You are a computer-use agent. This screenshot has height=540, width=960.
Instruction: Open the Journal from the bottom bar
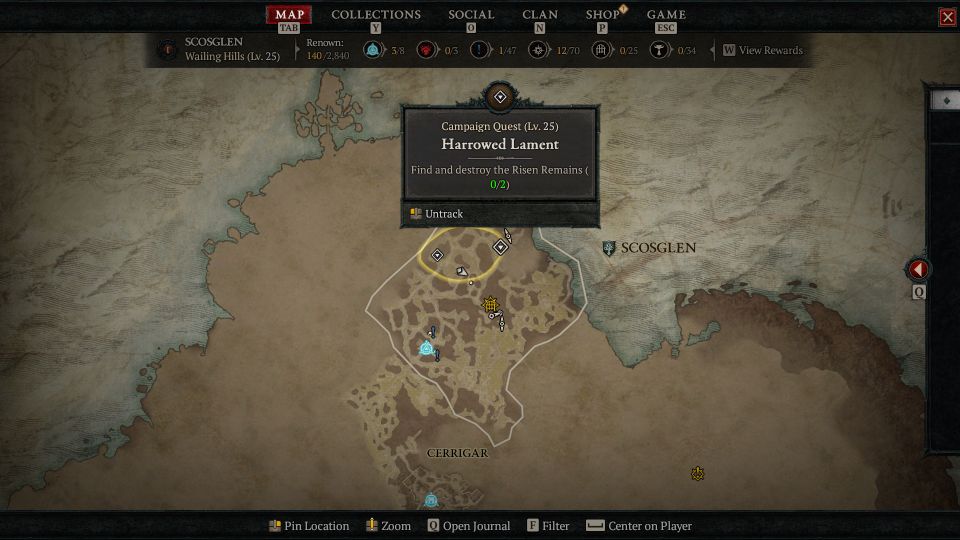click(469, 526)
